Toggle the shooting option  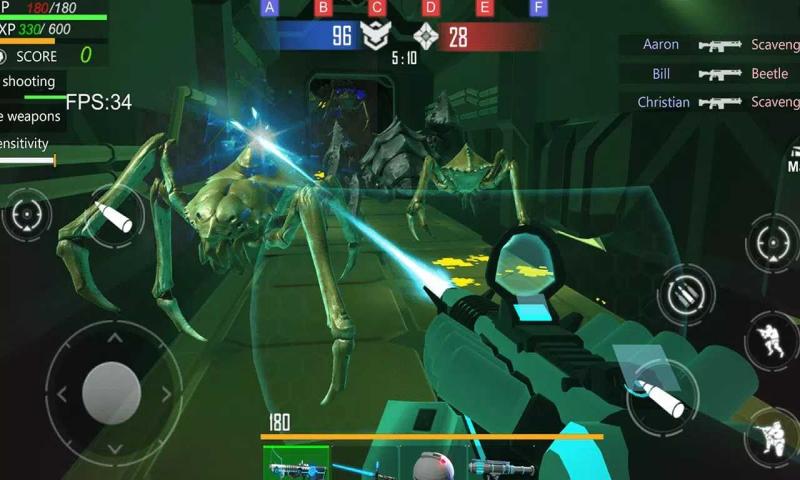[30, 82]
